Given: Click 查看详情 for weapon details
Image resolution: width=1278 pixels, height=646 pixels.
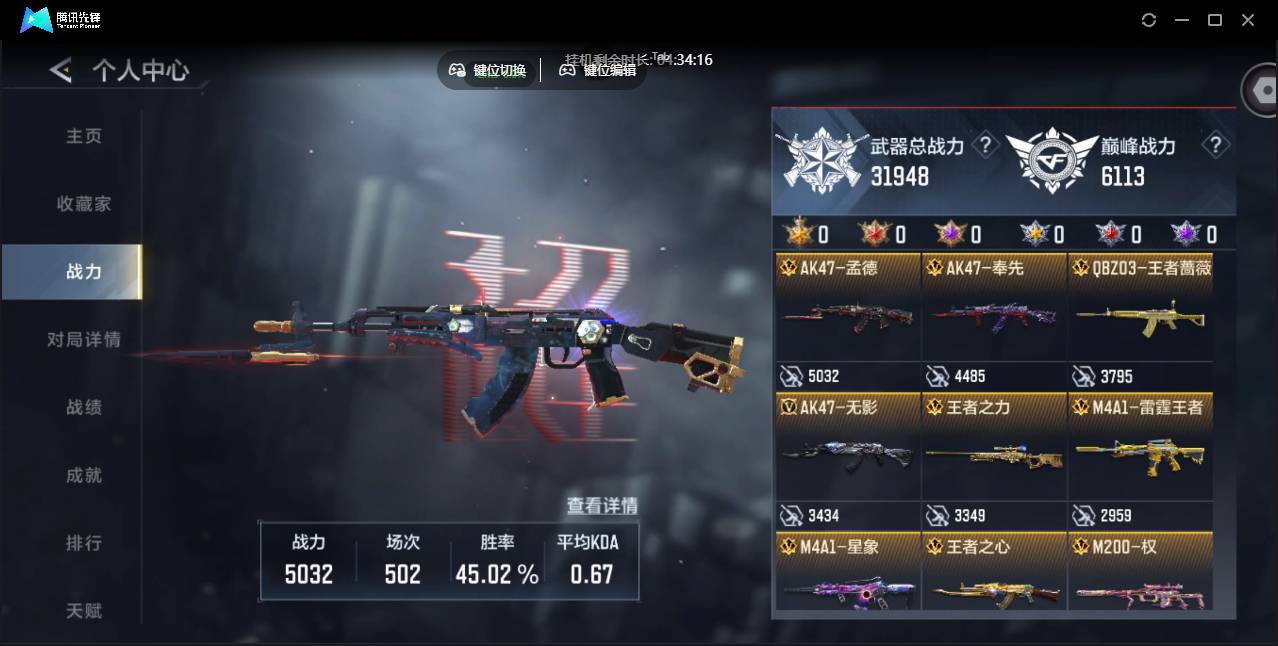Looking at the screenshot, I should (x=602, y=506).
